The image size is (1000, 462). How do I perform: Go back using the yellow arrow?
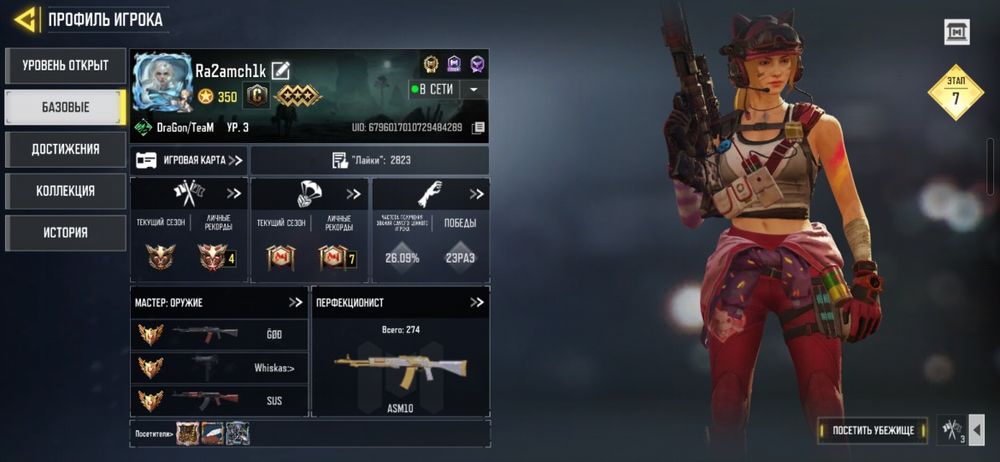point(26,18)
